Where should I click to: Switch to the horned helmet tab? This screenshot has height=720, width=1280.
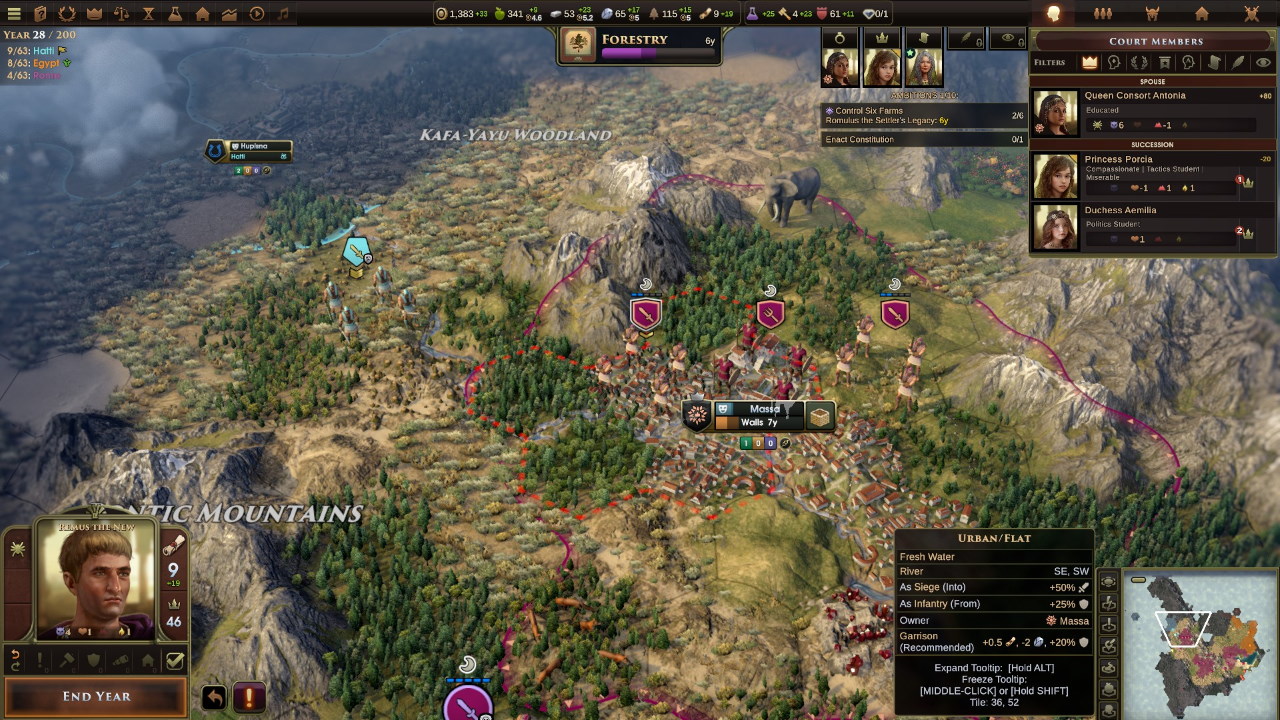point(1152,14)
